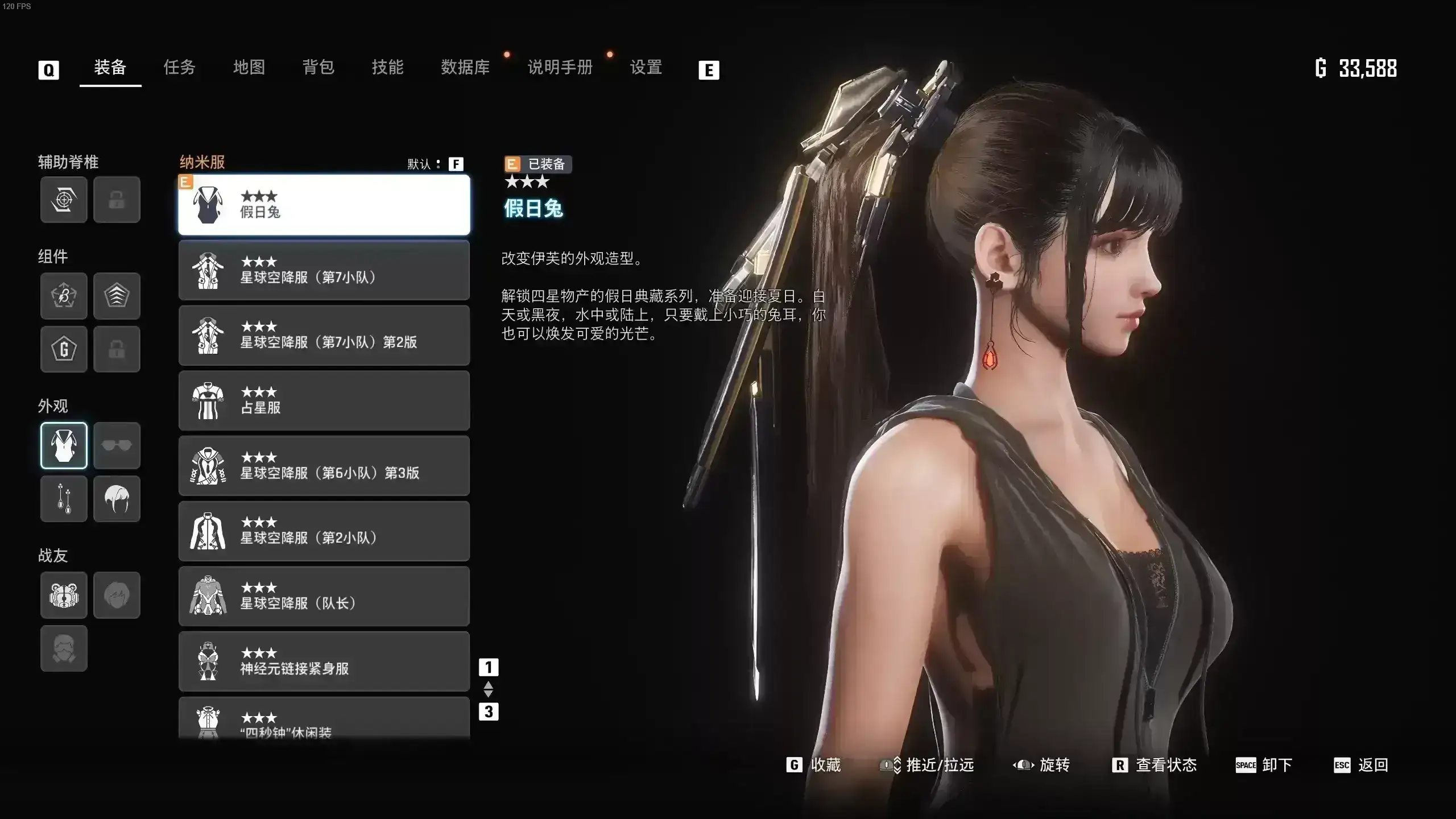Select the 星球空降服（队长） outfit
The height and width of the screenshot is (819, 1456).
coord(324,596)
